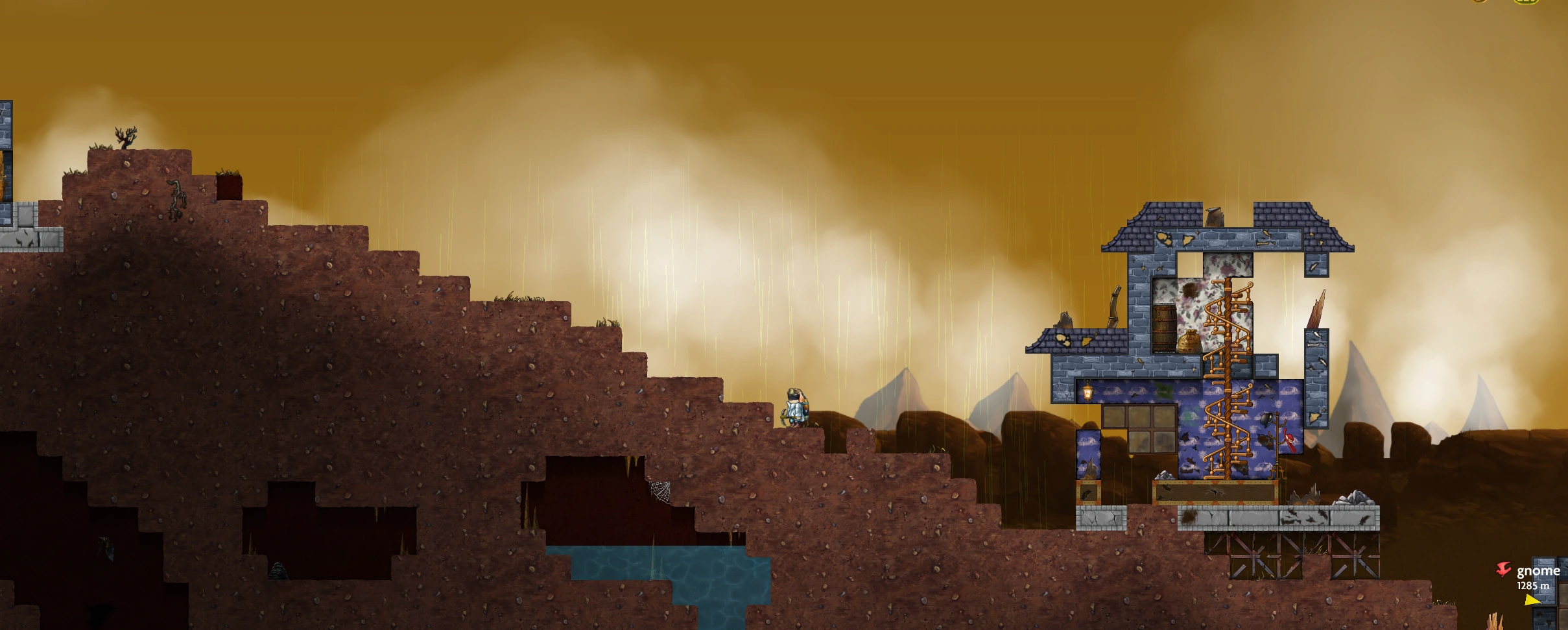Click the wooden barrel in the upper room
1568x630 pixels.
(1165, 326)
